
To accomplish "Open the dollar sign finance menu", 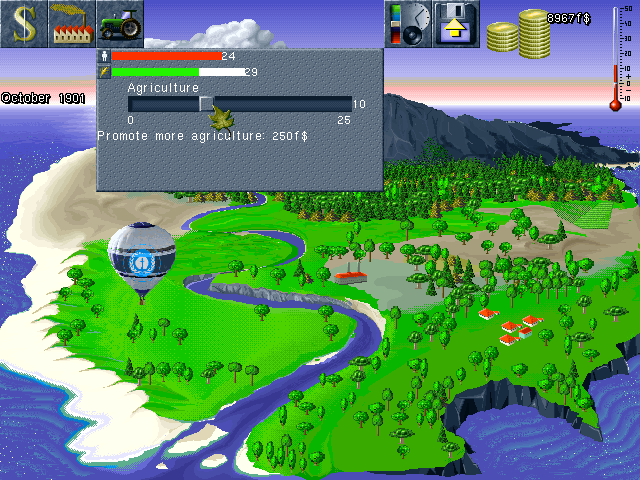I will [x=24, y=24].
